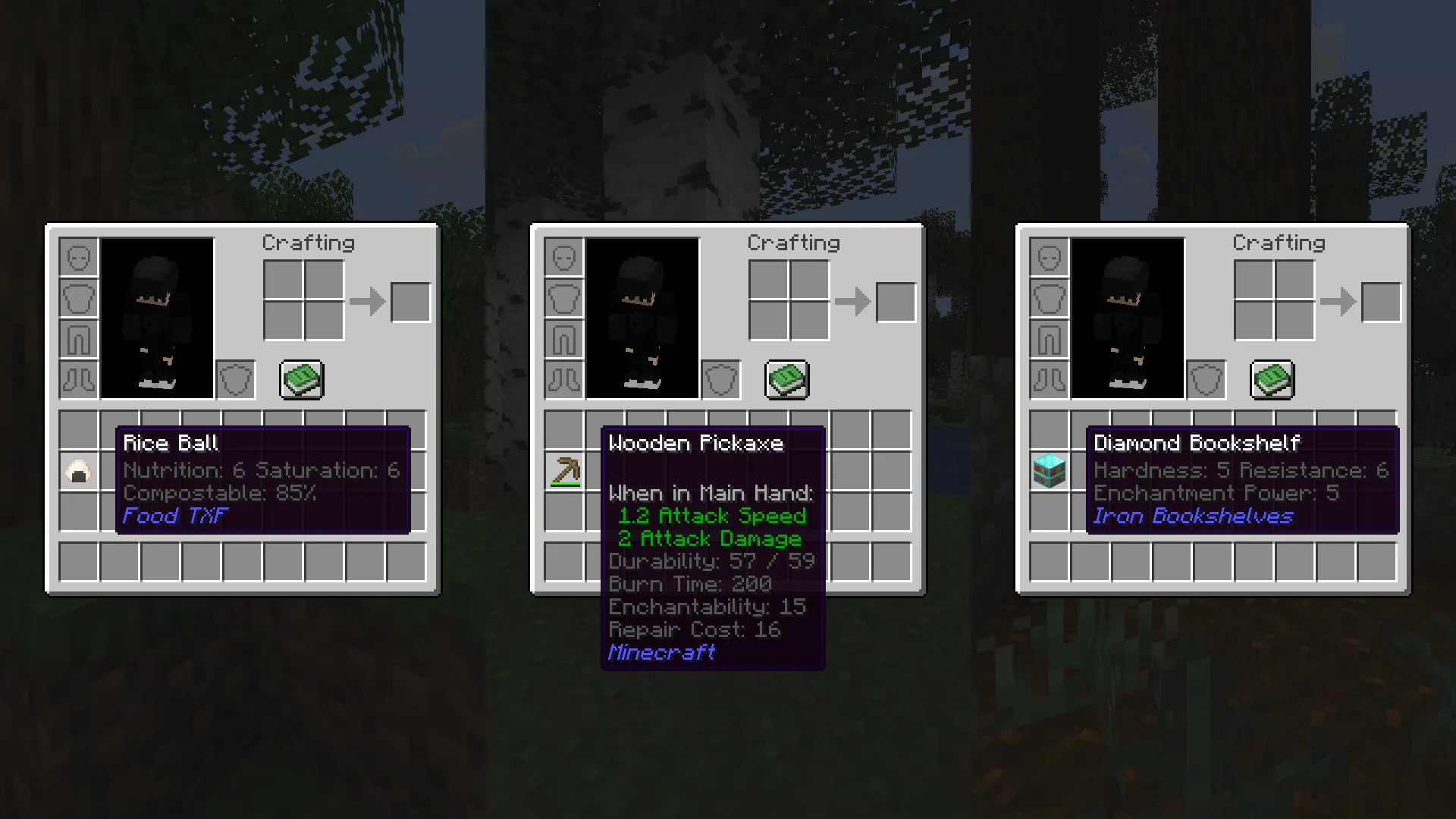Open the recipe book in the left crafting menu

tap(301, 380)
